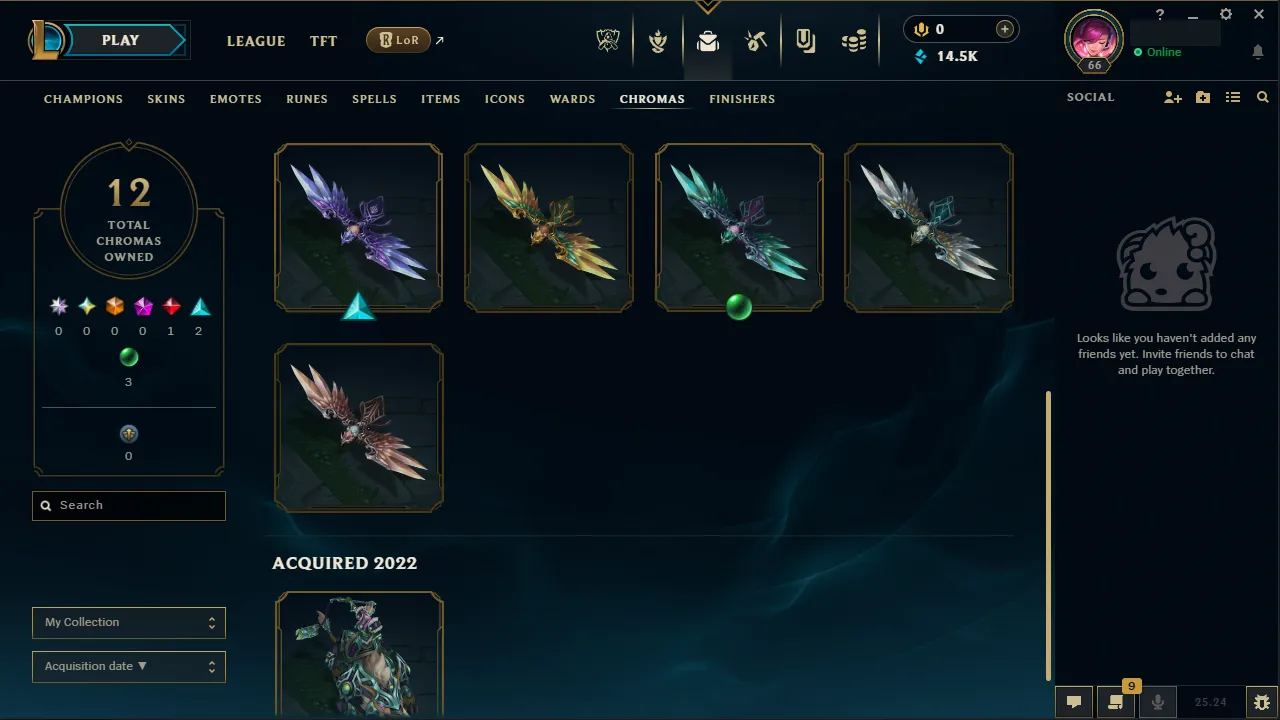Open the Esports hub
Viewport: 1280px width, 720px height.
tap(608, 40)
